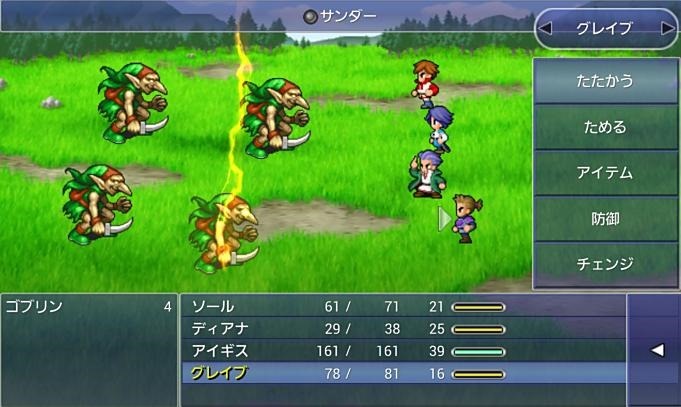Viewport: 681px width, 407px height.
Task: Click the left arrow beside グレイブ name
Action: pyautogui.click(x=546, y=29)
